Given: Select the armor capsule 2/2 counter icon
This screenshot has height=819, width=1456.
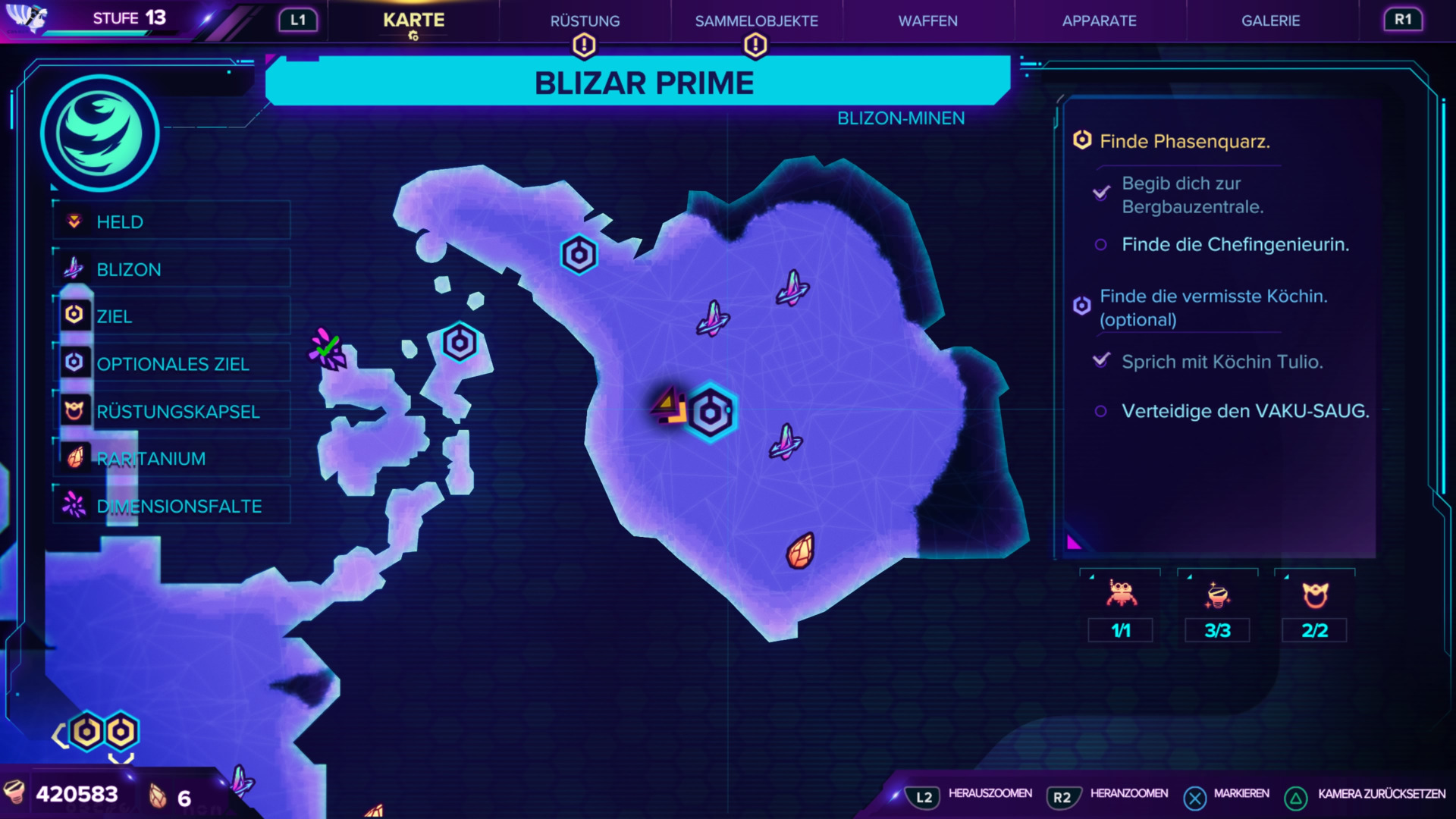Looking at the screenshot, I should coord(1314,596).
